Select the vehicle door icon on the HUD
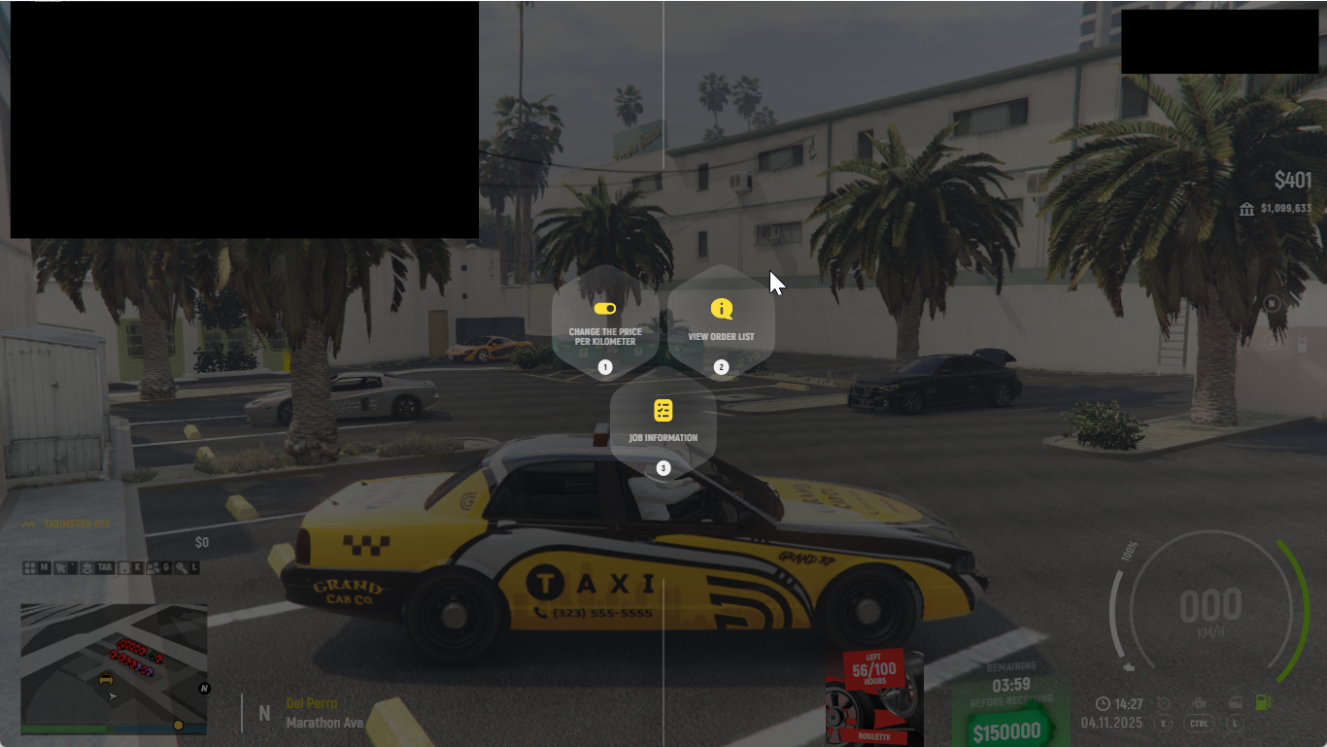The image size is (1327, 747). point(1236,703)
